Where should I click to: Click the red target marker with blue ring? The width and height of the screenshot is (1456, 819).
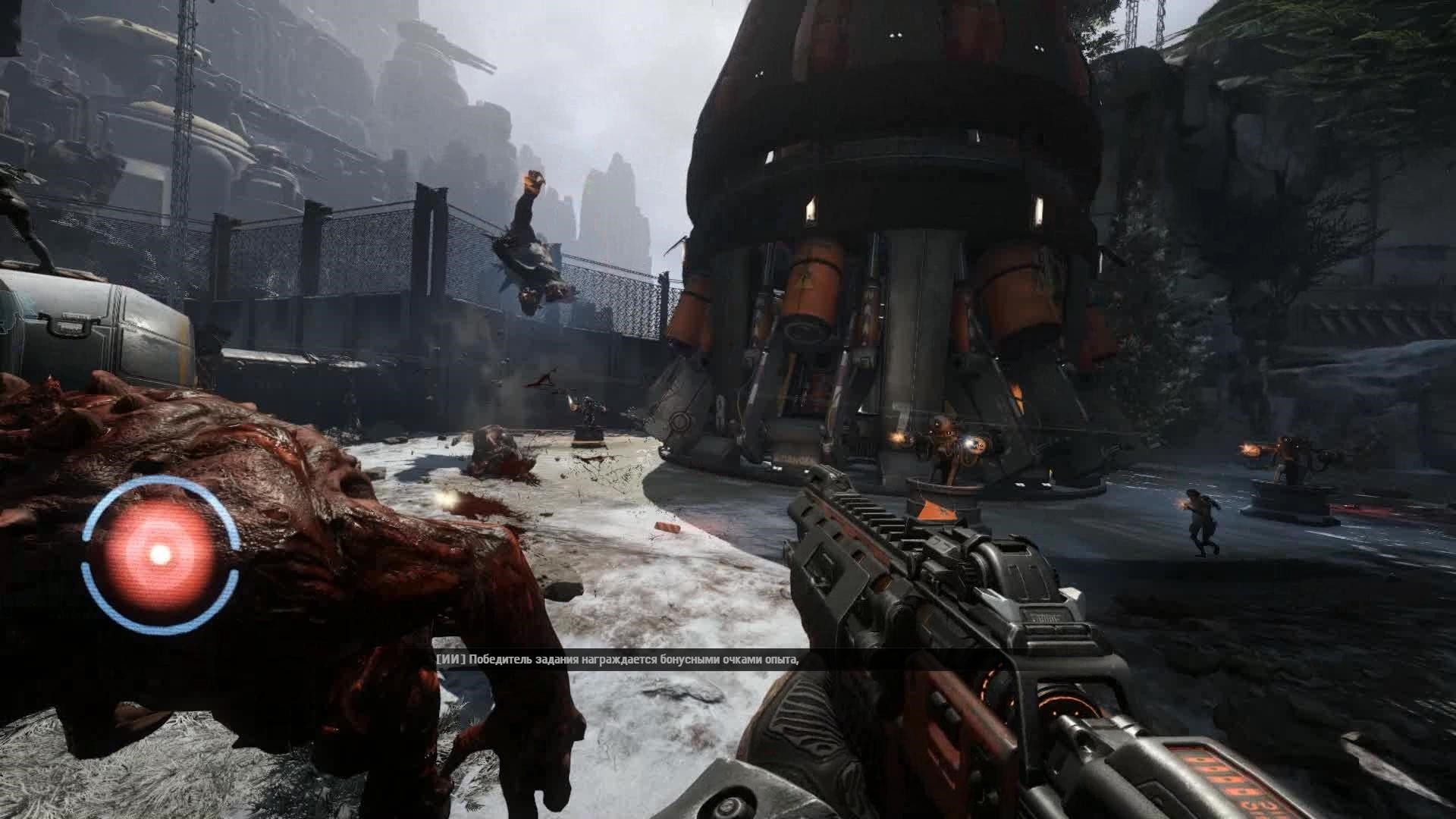160,554
